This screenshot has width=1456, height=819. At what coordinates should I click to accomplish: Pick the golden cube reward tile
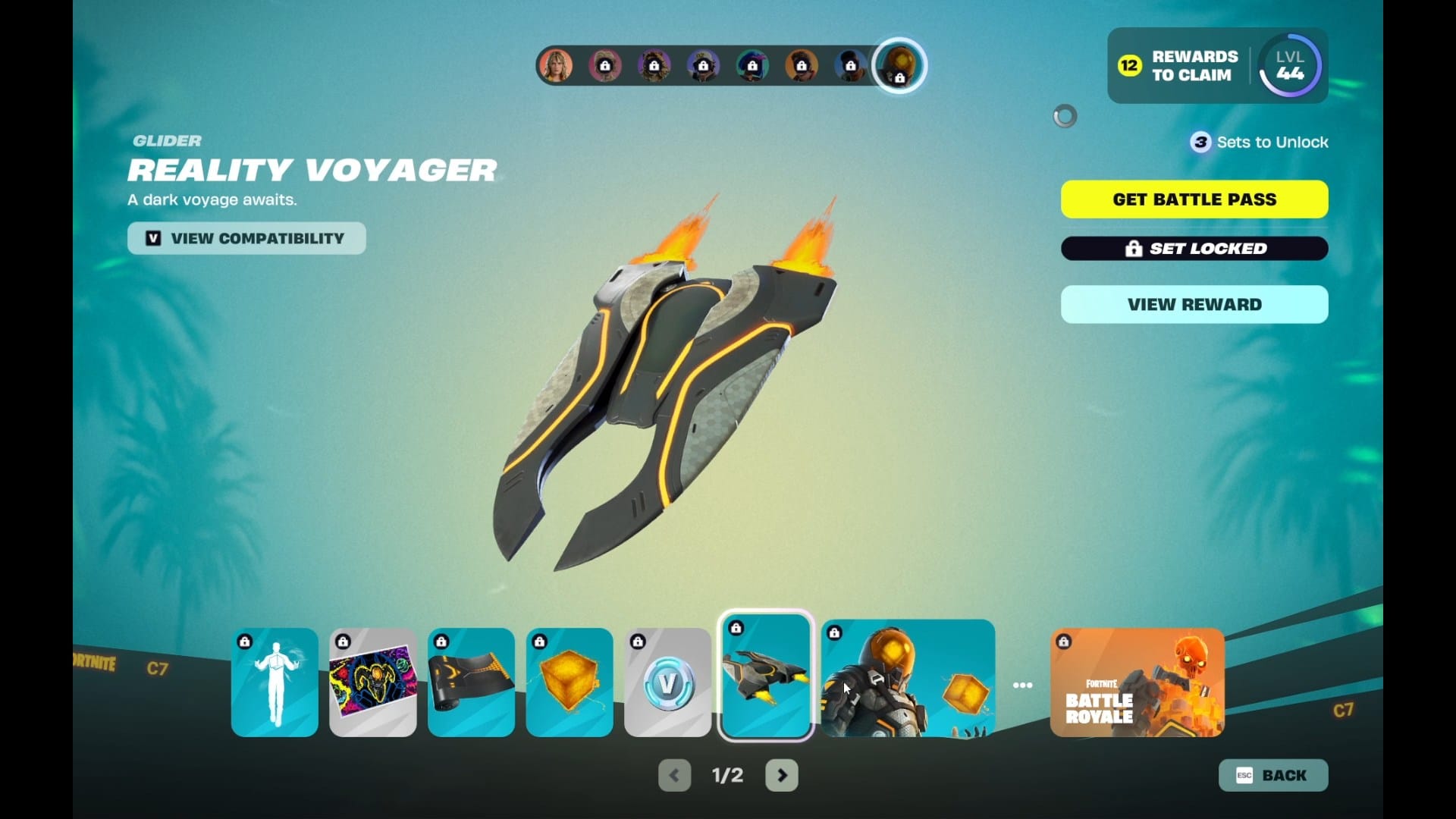coord(570,682)
